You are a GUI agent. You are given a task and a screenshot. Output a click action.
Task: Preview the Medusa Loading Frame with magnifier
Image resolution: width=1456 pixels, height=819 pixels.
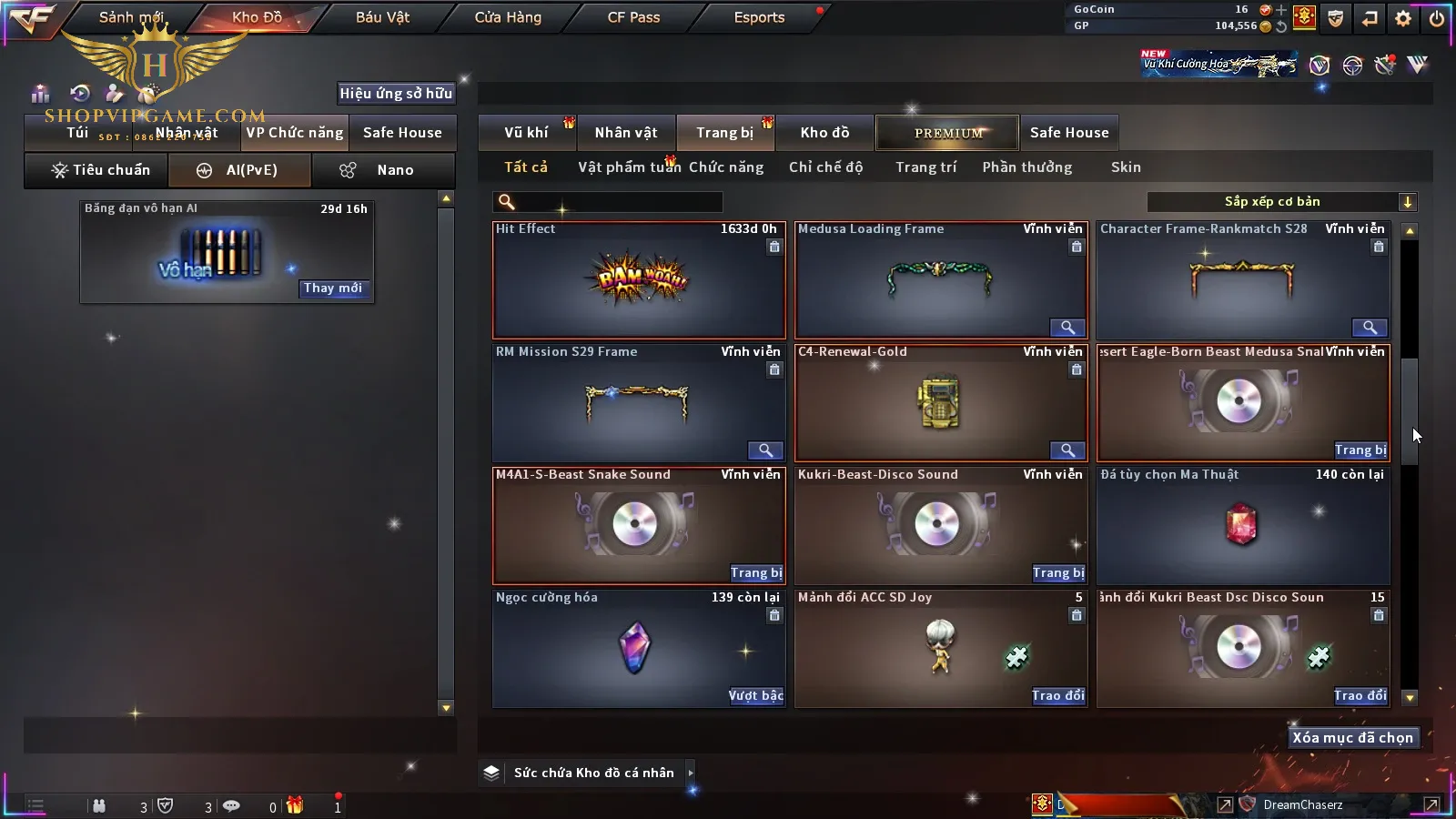click(1067, 328)
